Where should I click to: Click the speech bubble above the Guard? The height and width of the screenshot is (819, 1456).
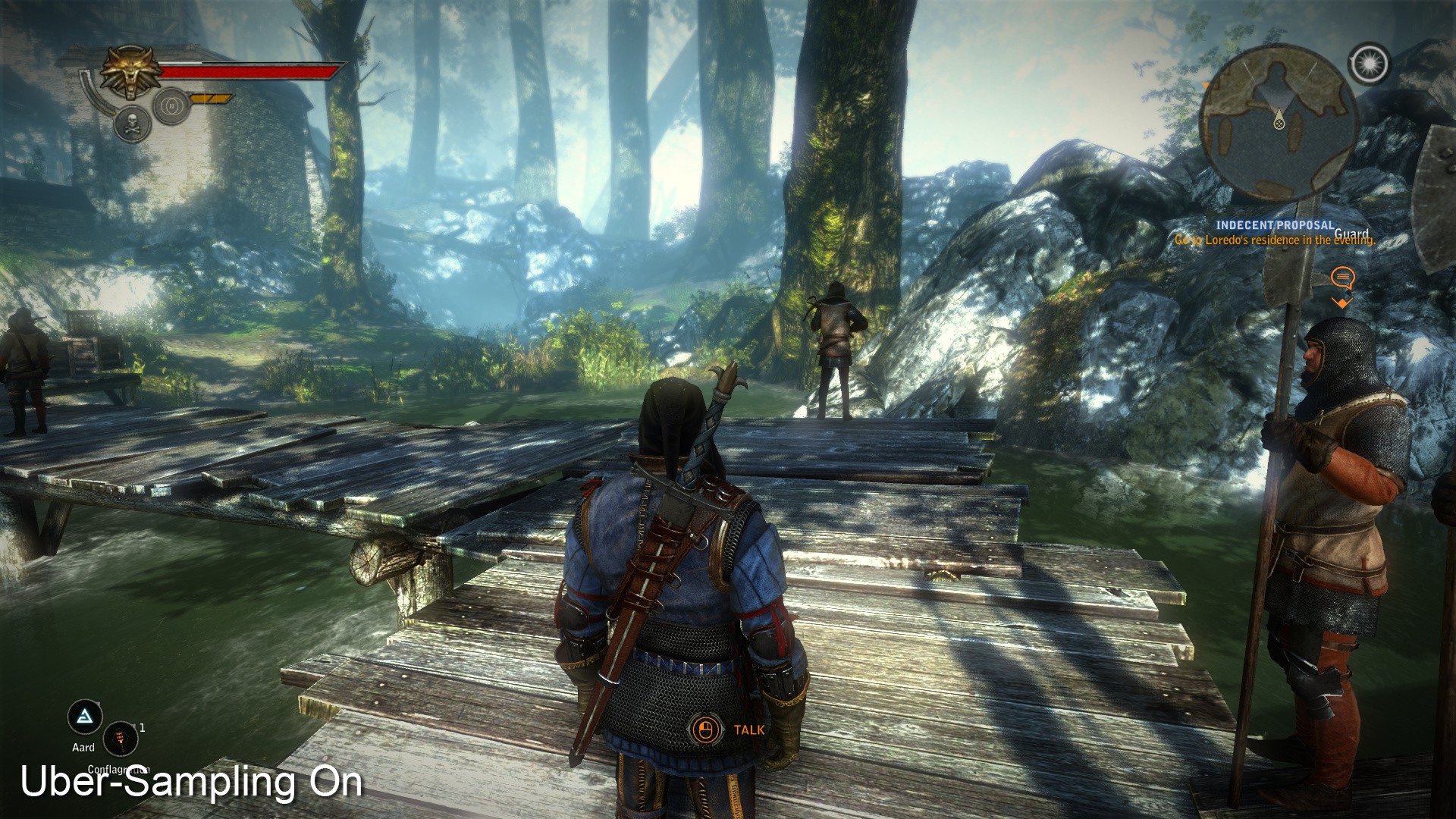click(1342, 277)
